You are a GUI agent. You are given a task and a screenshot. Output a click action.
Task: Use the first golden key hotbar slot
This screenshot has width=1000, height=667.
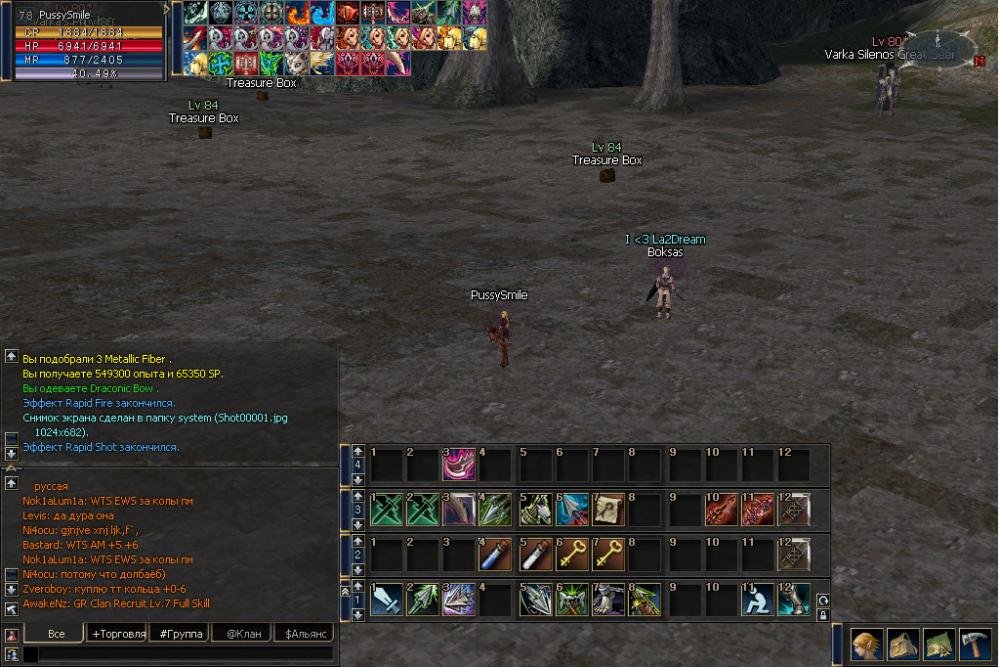coord(571,553)
